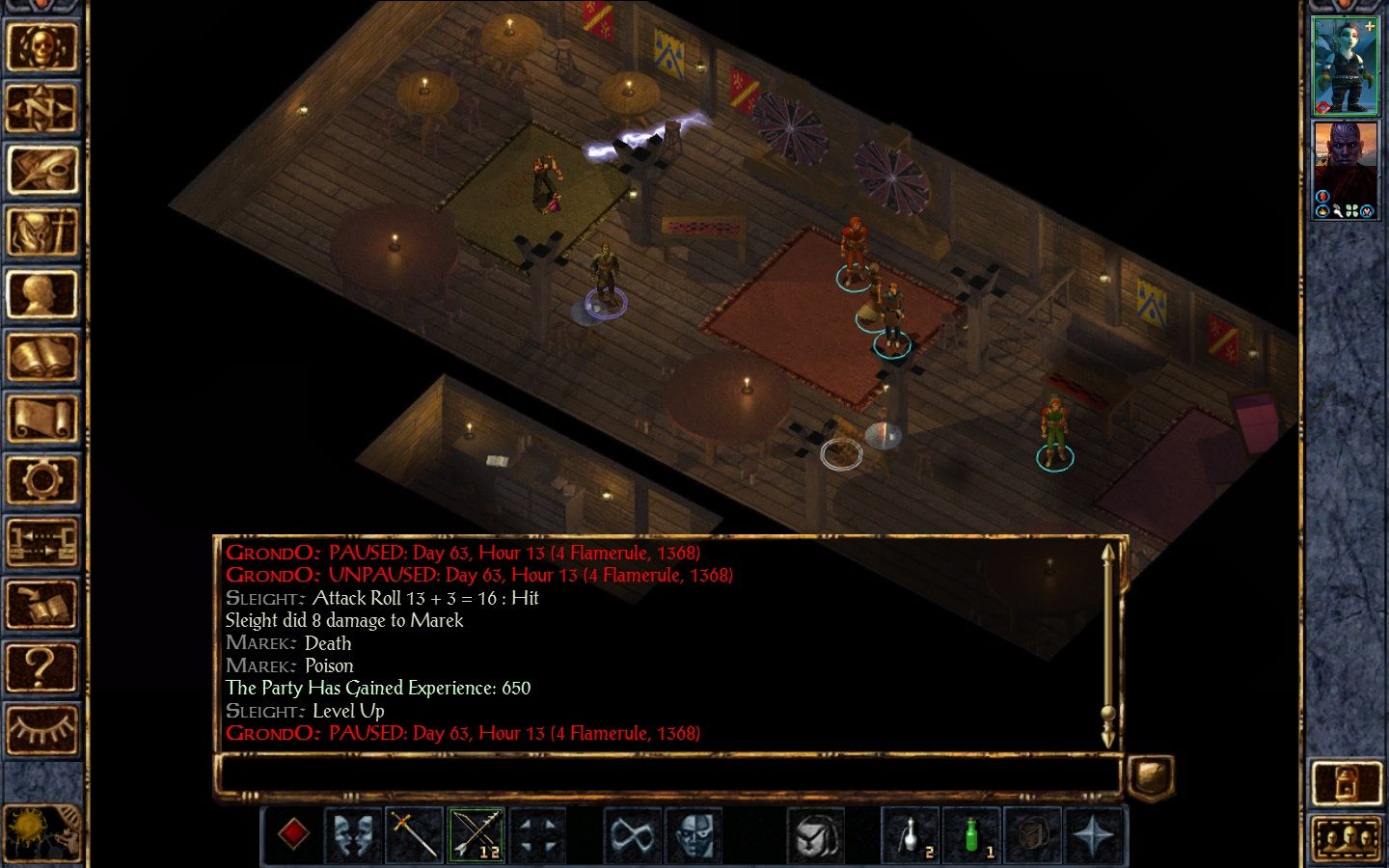
Task: Click the skull button atop the left sidebar
Action: pos(41,45)
